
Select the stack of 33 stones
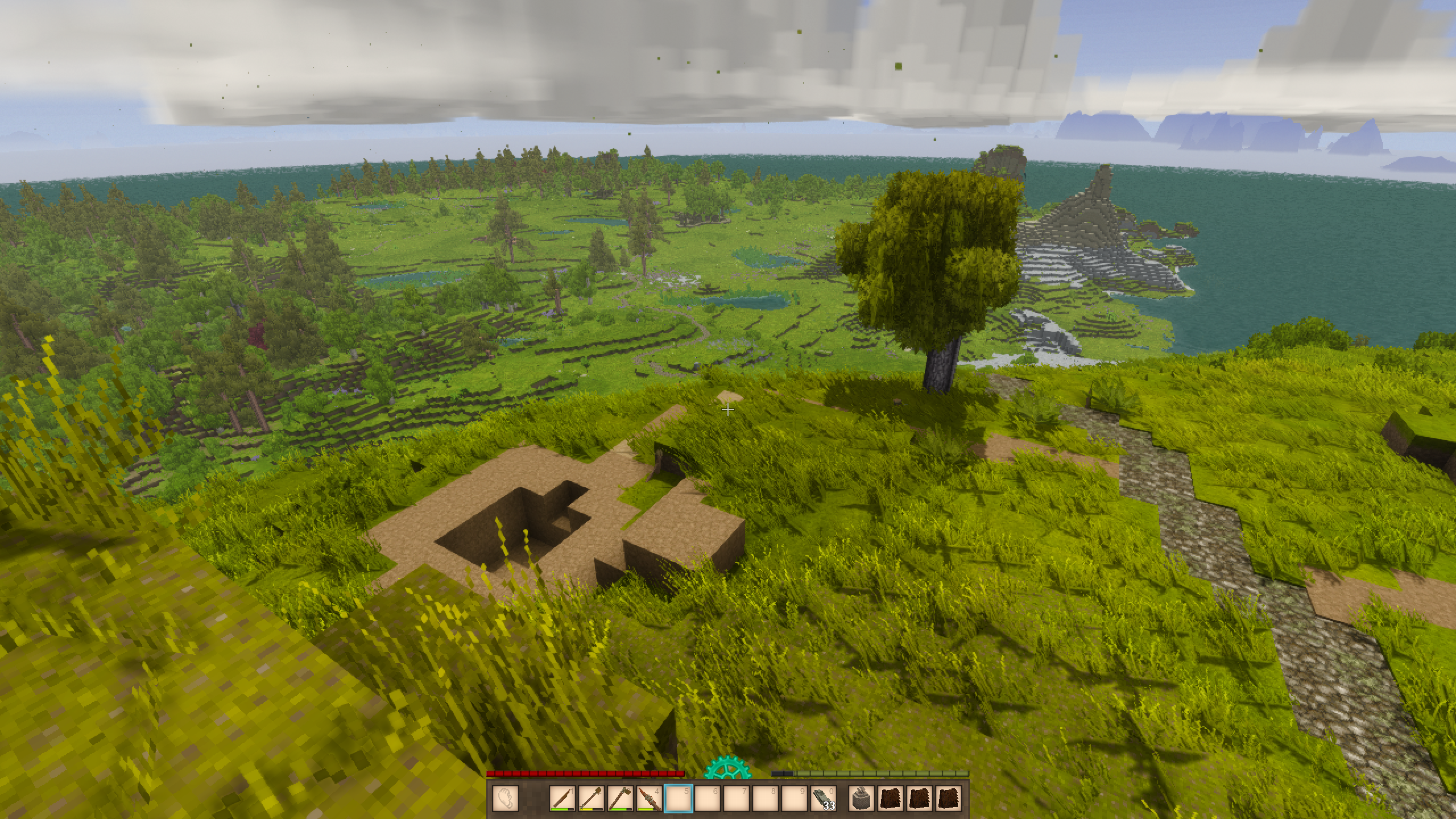click(823, 799)
